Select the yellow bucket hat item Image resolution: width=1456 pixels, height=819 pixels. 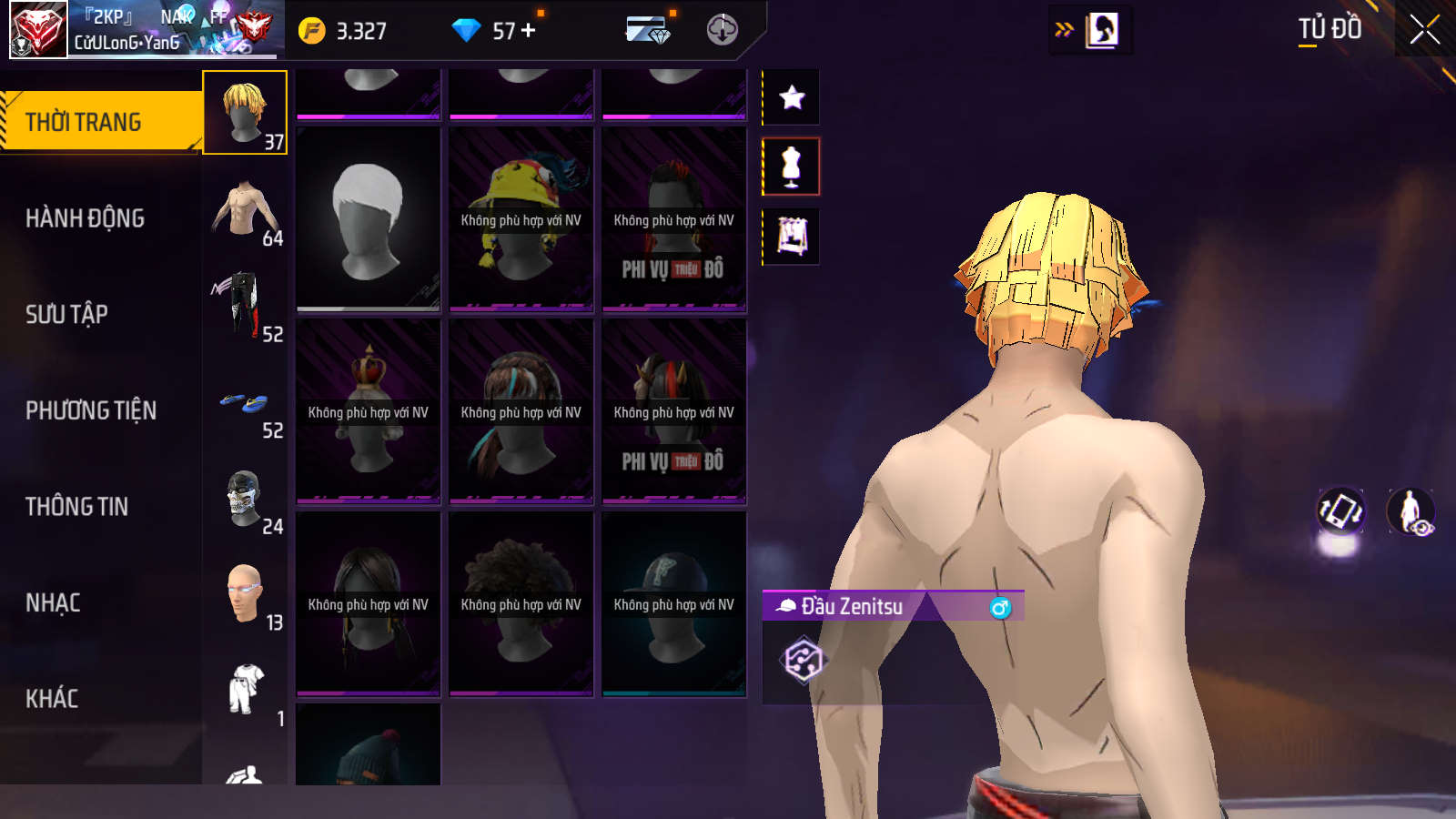[521, 219]
